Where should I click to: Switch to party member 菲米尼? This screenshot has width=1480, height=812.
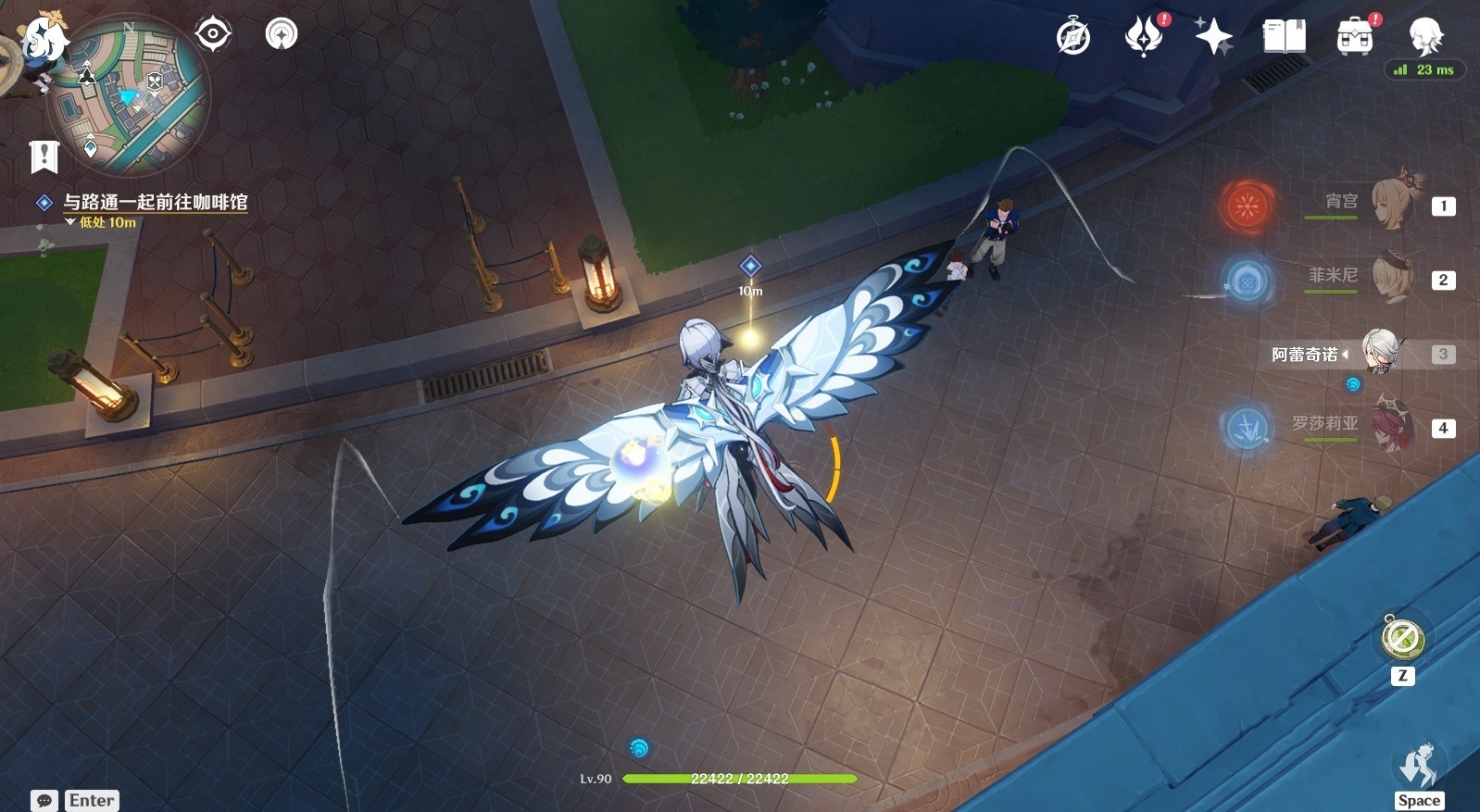[x=1389, y=276]
